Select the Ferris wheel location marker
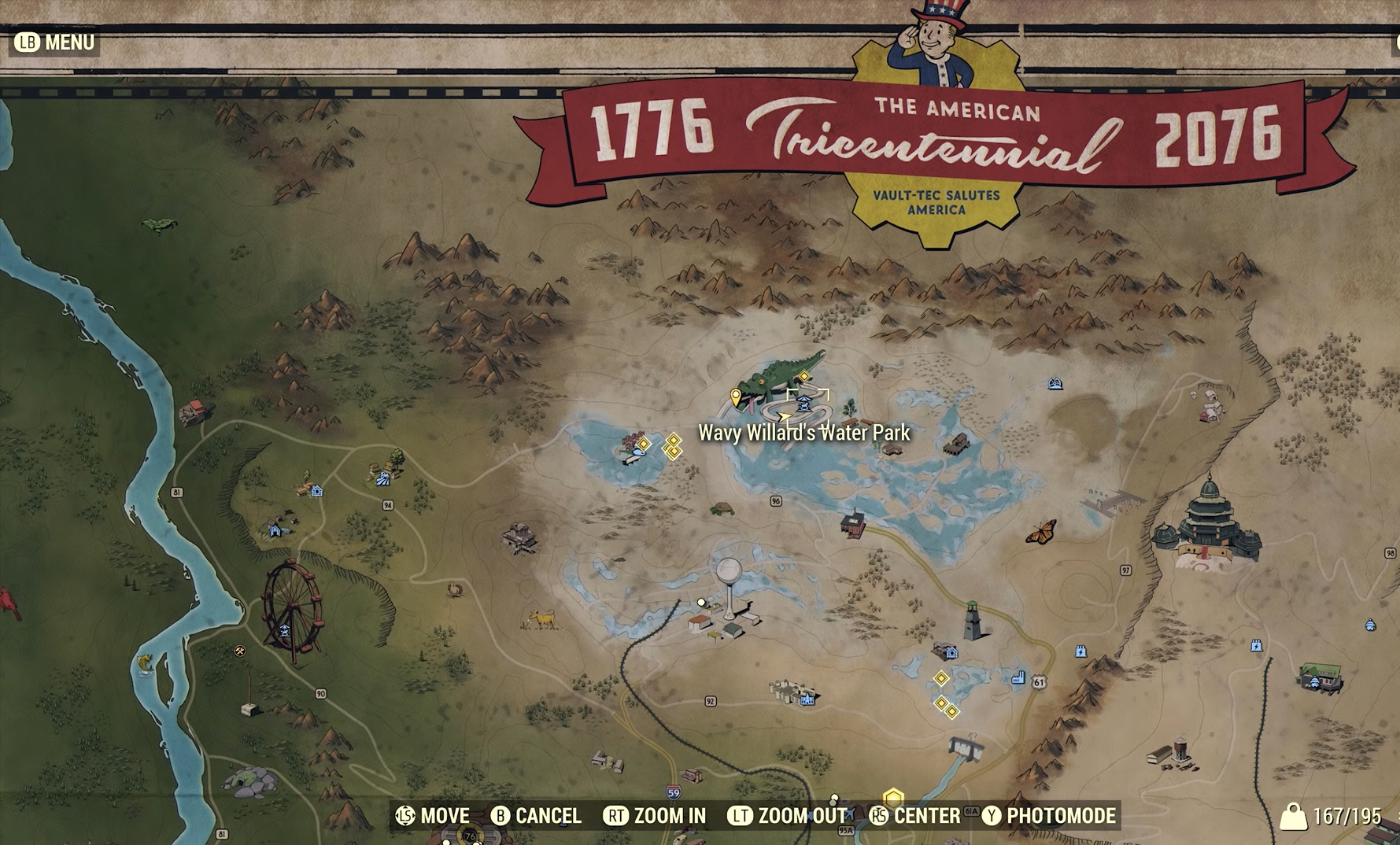The height and width of the screenshot is (845, 1400). [x=292, y=607]
